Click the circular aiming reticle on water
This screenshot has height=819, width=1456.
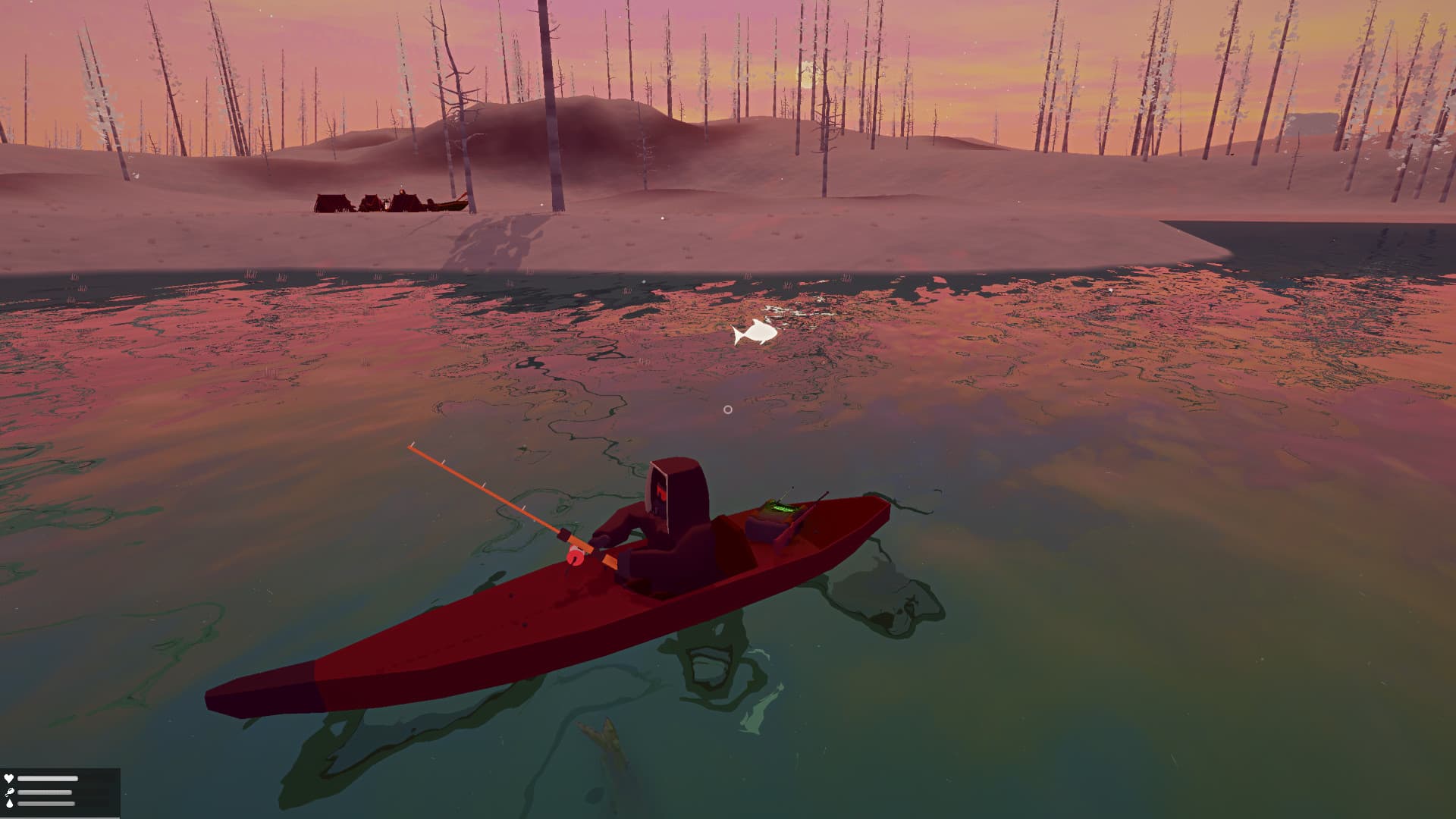(x=730, y=409)
